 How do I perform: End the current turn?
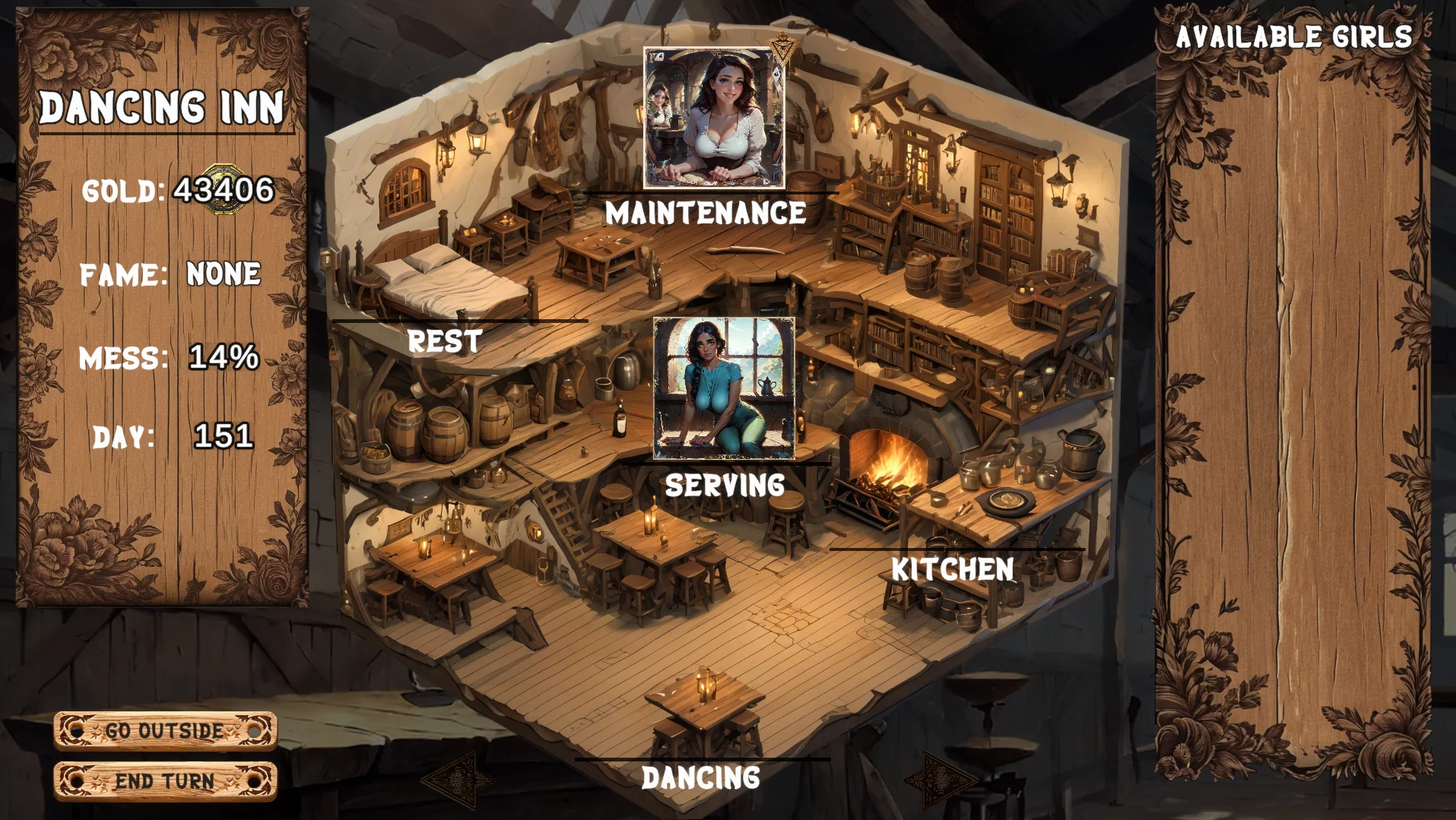[x=164, y=780]
